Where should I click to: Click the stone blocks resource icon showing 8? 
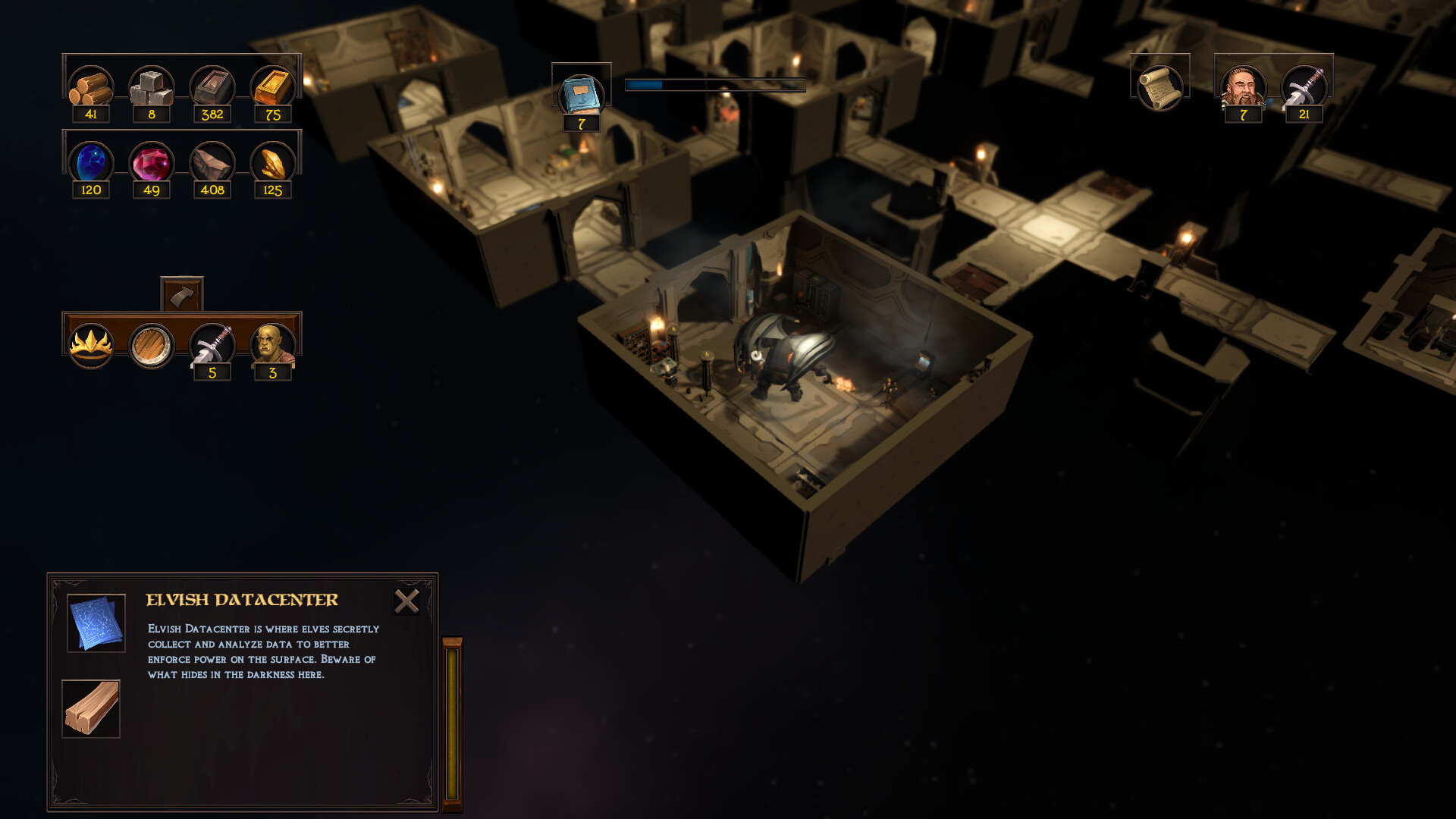pyautogui.click(x=152, y=89)
